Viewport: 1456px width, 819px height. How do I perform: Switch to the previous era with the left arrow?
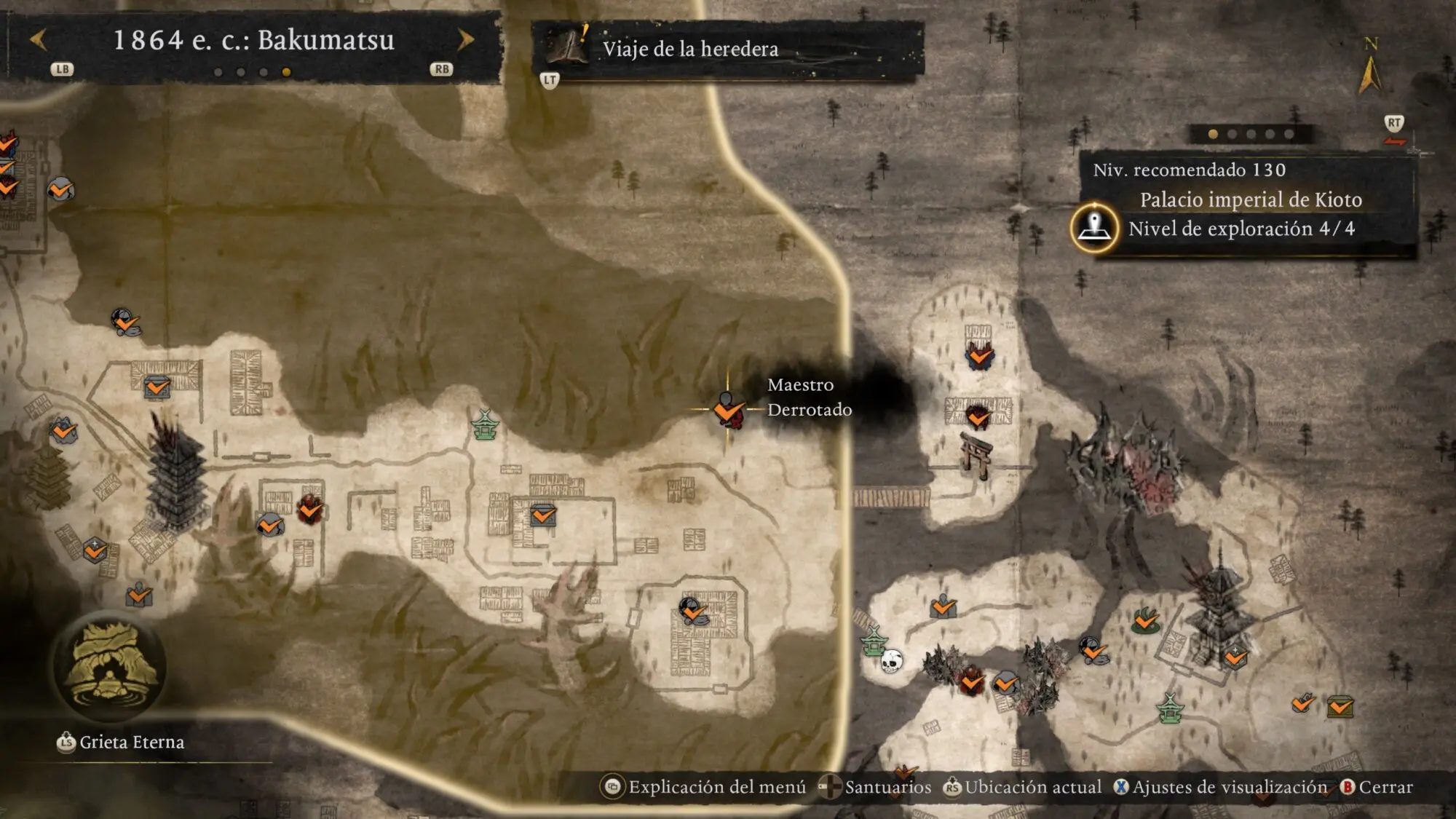[39, 40]
